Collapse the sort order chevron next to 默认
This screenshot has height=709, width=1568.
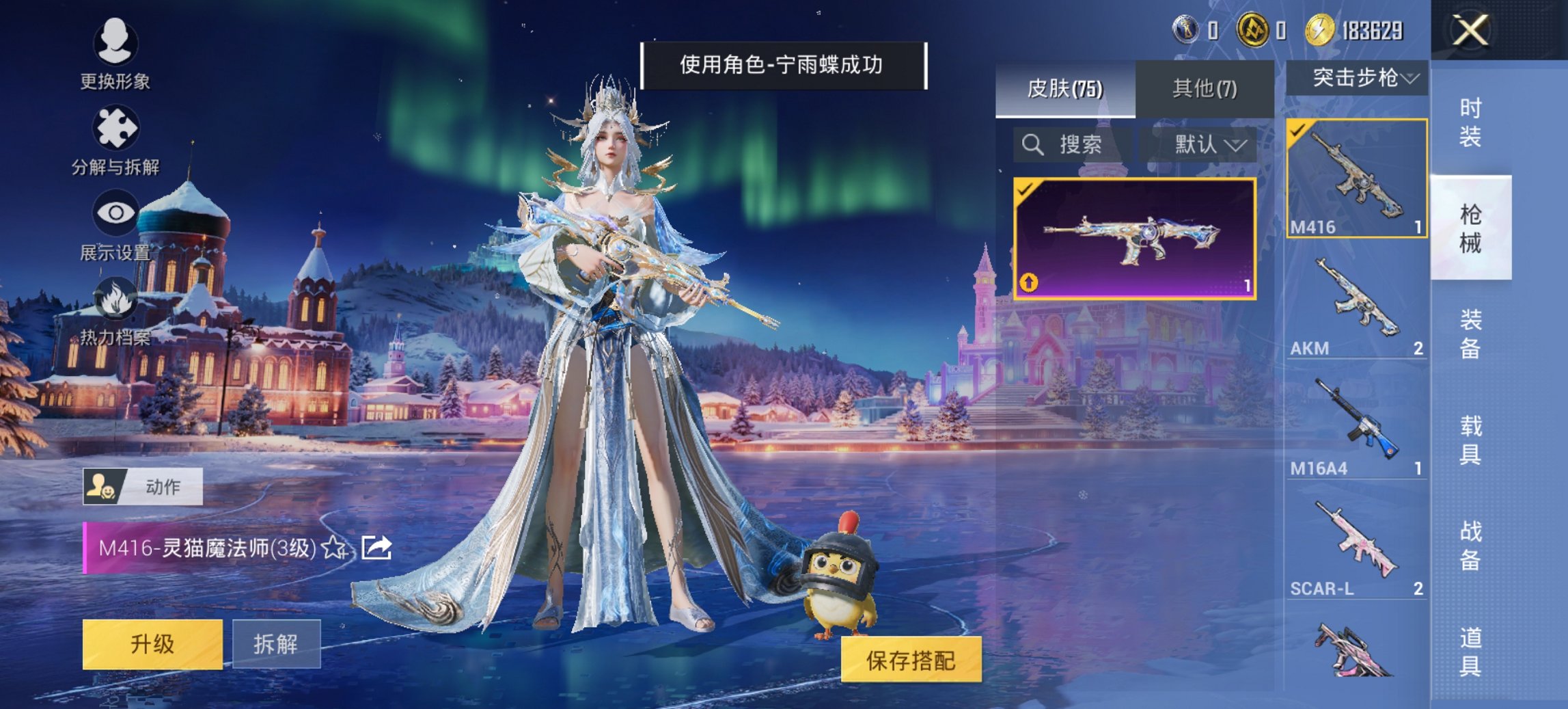1235,147
